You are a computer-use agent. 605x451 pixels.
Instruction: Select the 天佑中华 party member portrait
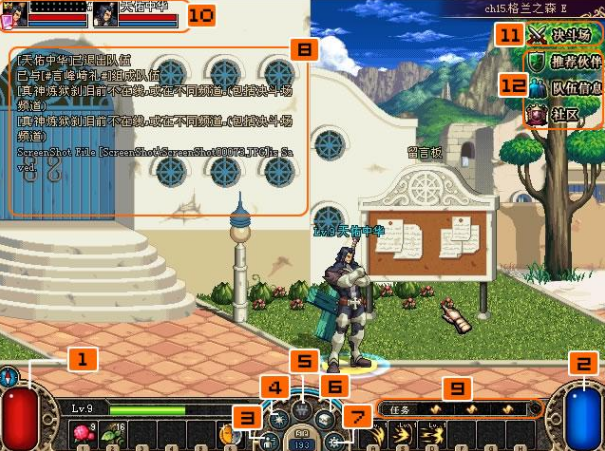click(x=105, y=13)
